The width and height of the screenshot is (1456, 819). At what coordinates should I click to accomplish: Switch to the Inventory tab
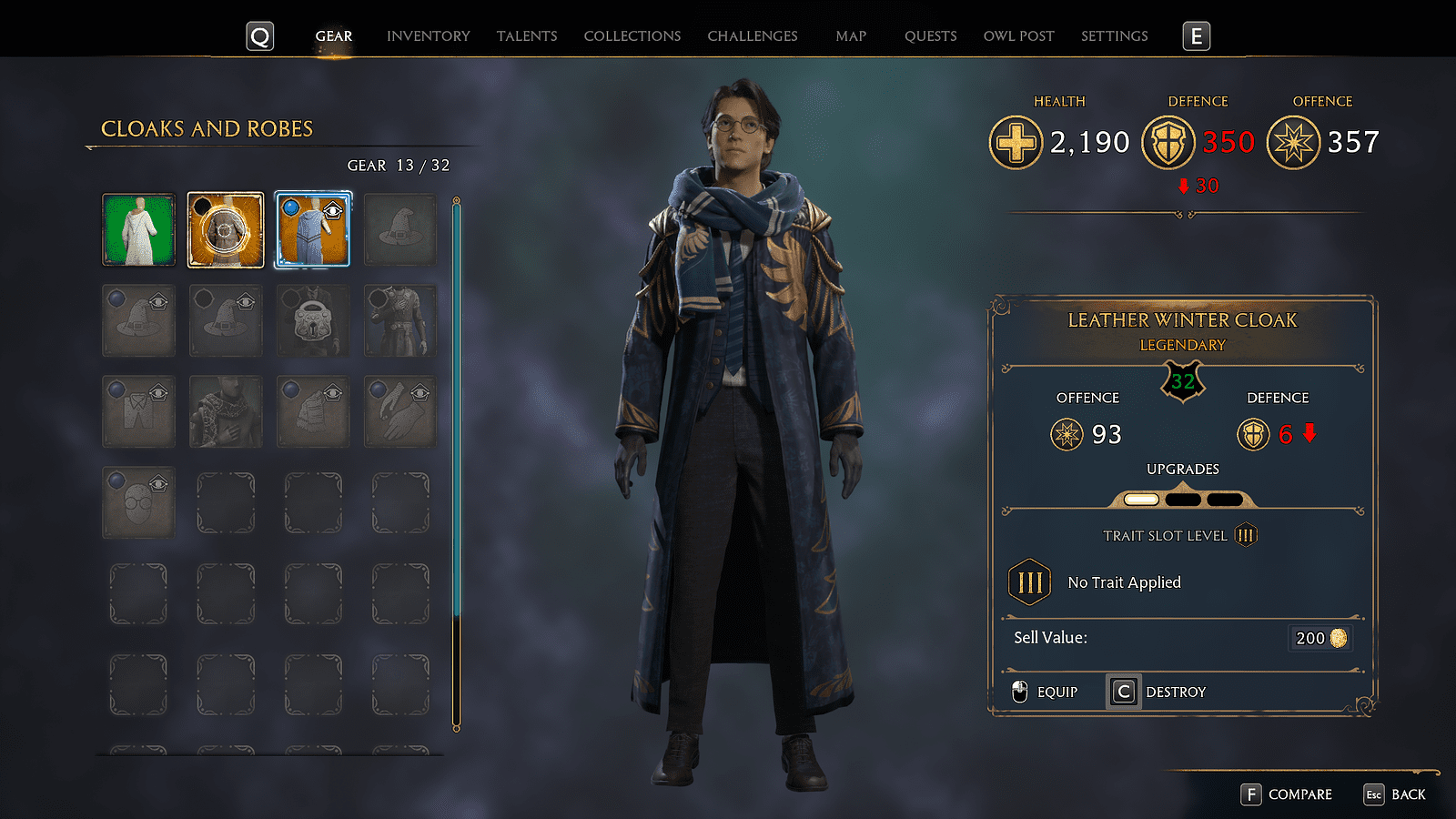click(428, 36)
